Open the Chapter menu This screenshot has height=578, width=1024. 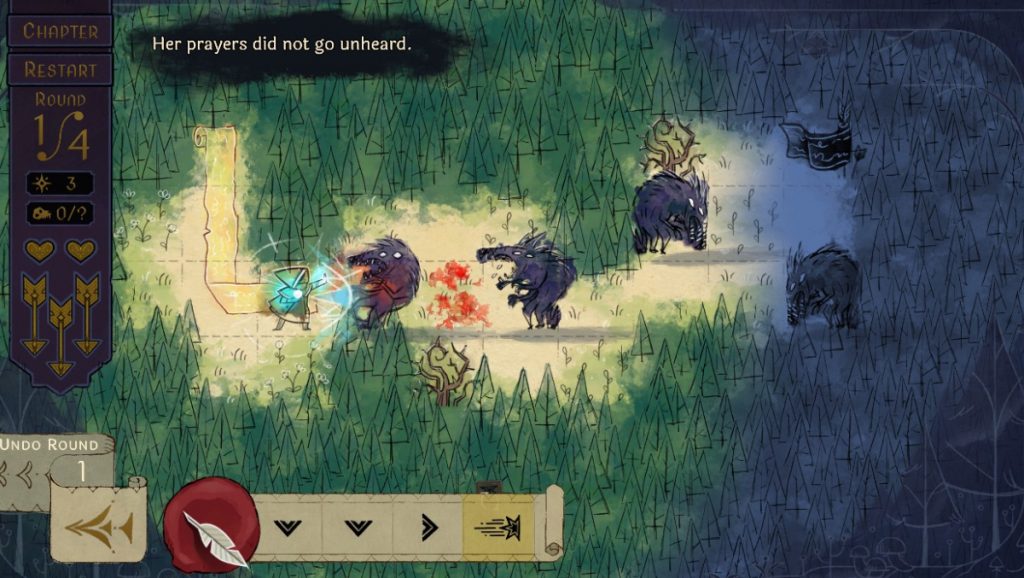[x=60, y=30]
